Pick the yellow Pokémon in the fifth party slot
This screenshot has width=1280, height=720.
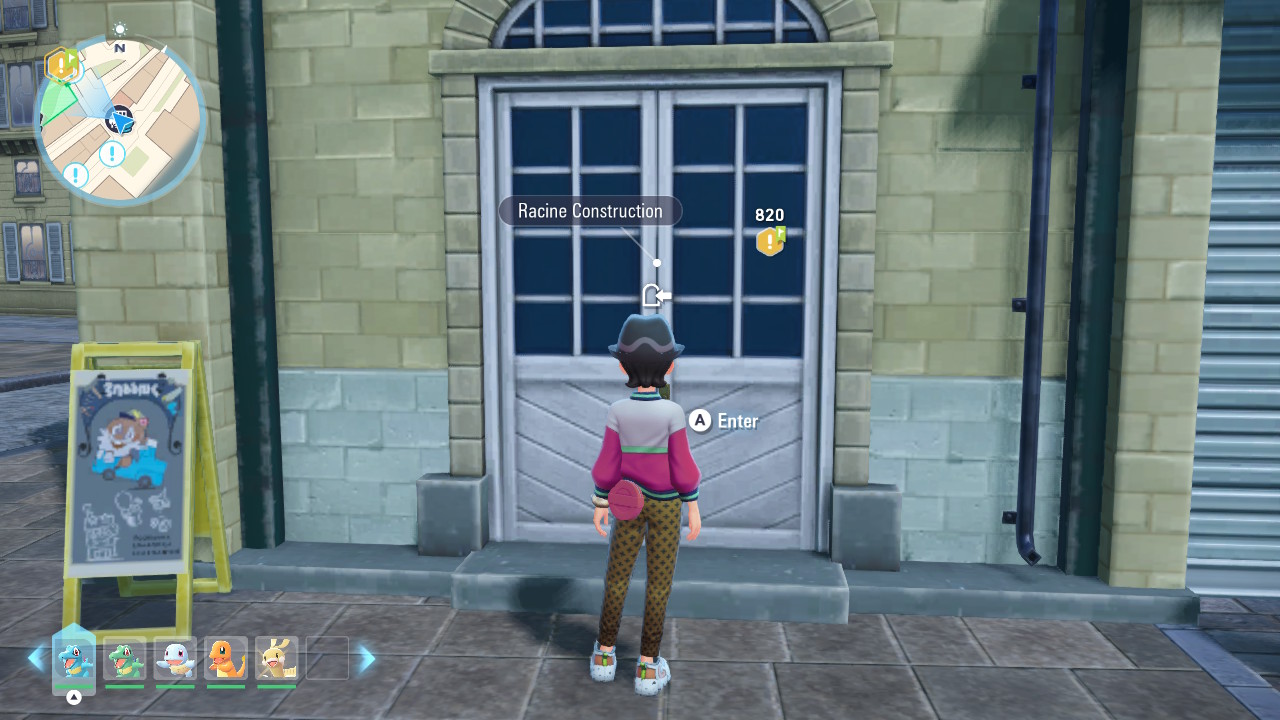coord(277,660)
